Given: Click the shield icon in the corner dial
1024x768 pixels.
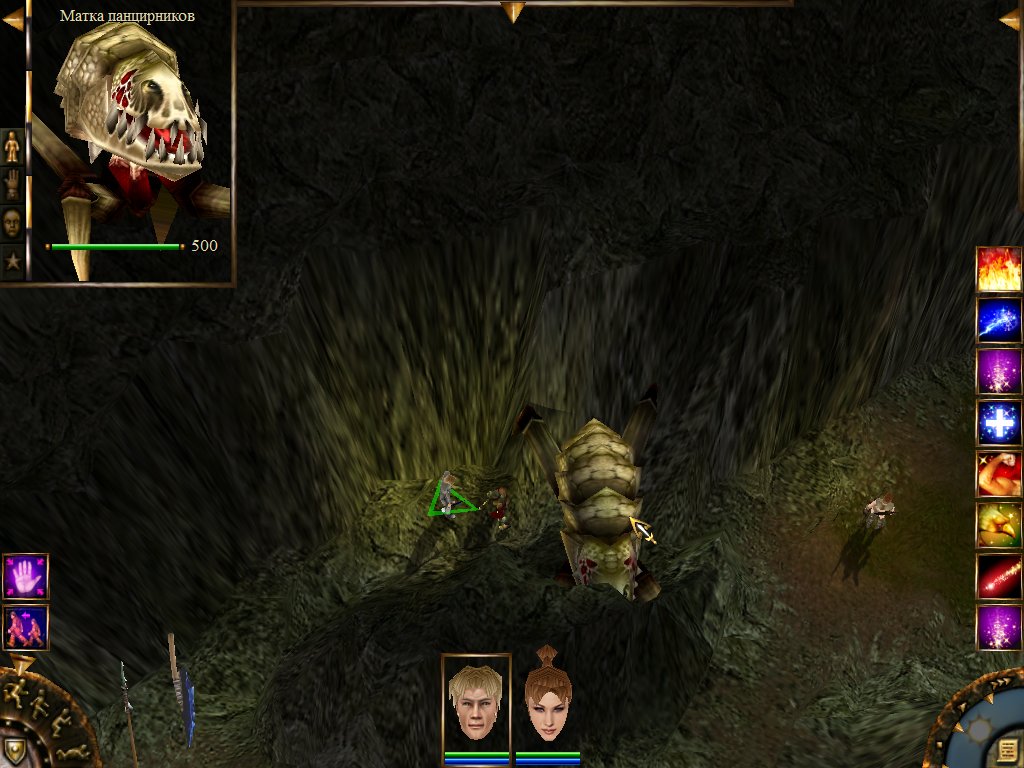Looking at the screenshot, I should point(14,750).
